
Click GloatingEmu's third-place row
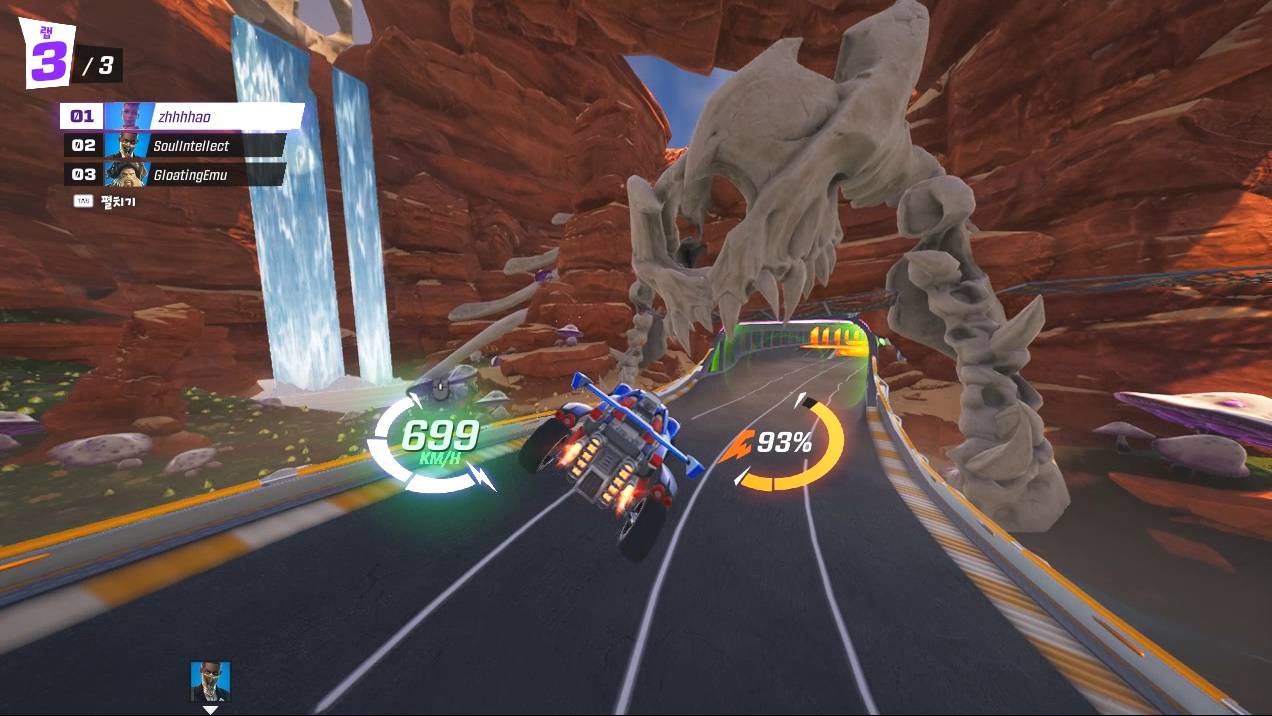pos(175,175)
